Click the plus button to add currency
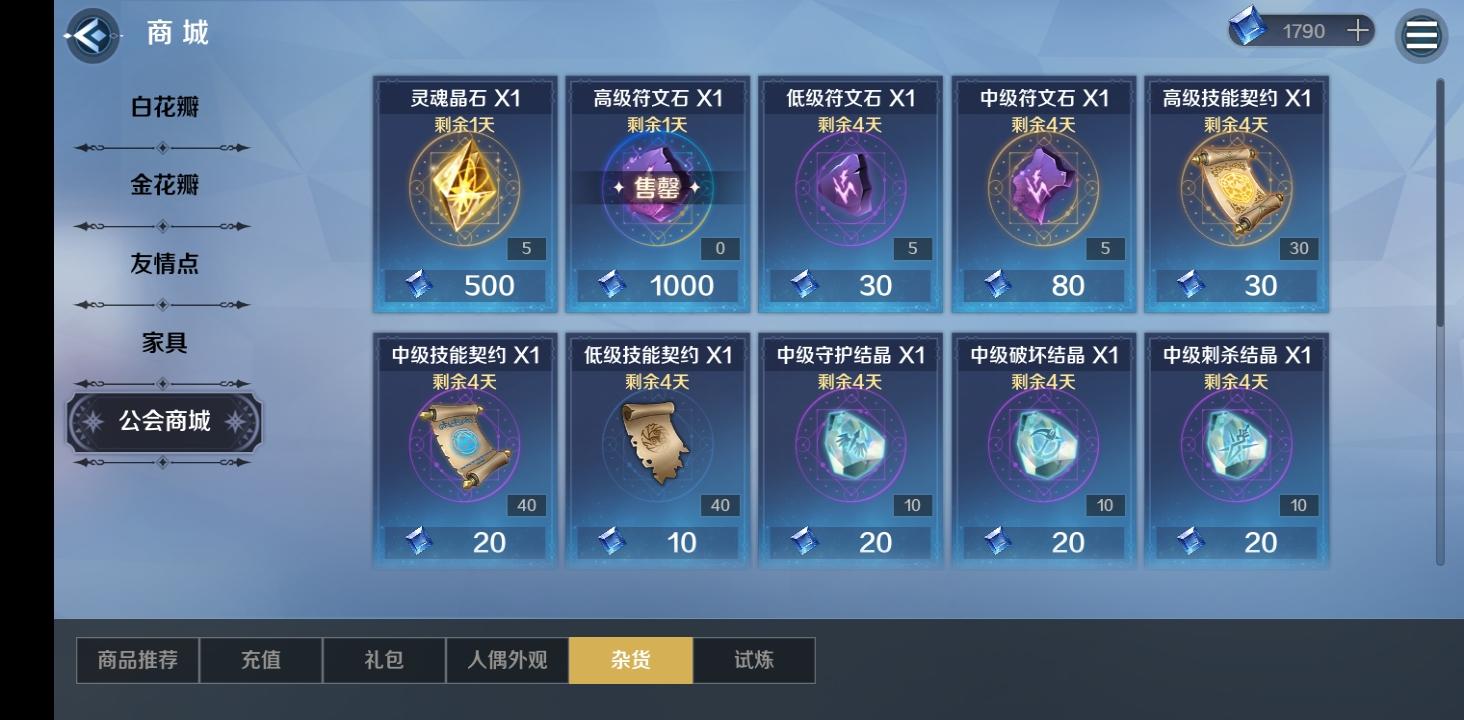The height and width of the screenshot is (720, 1464). click(1358, 29)
